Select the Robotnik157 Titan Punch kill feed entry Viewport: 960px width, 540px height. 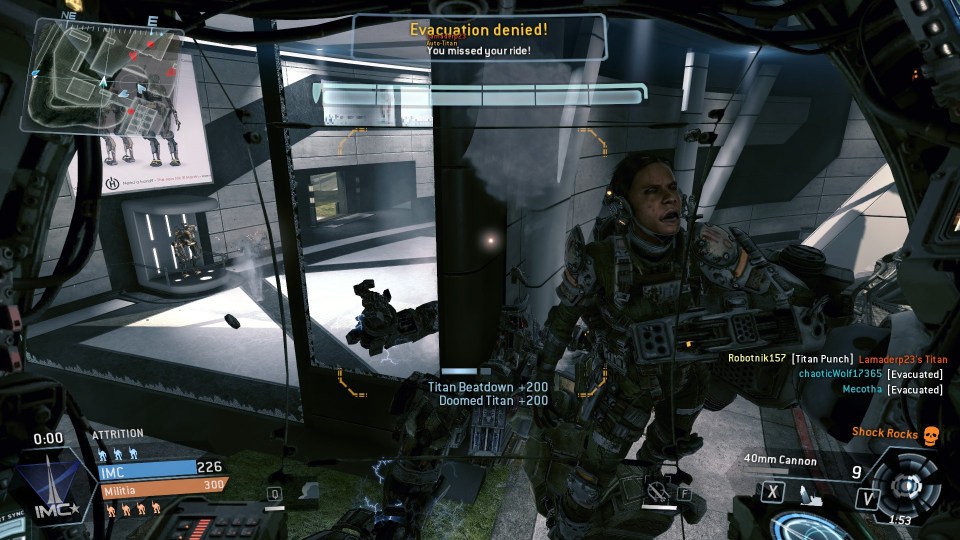pos(836,359)
